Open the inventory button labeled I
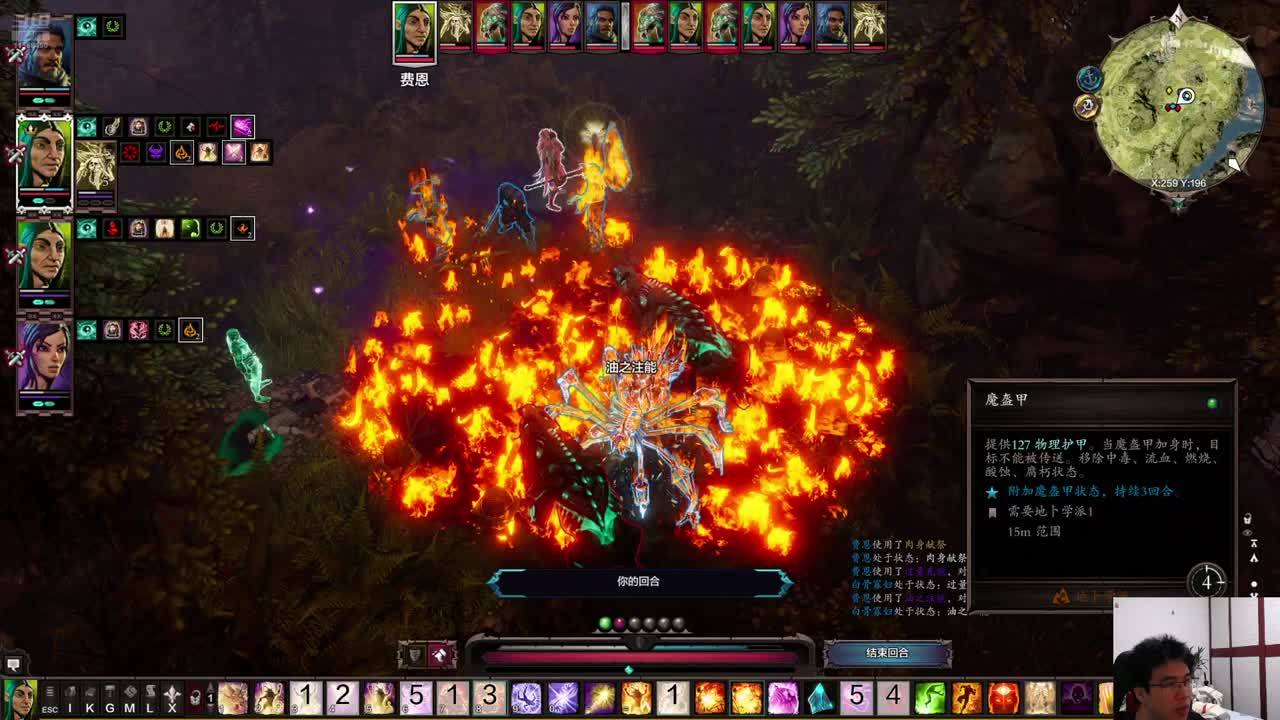Viewport: 1280px width, 720px height. (70, 696)
